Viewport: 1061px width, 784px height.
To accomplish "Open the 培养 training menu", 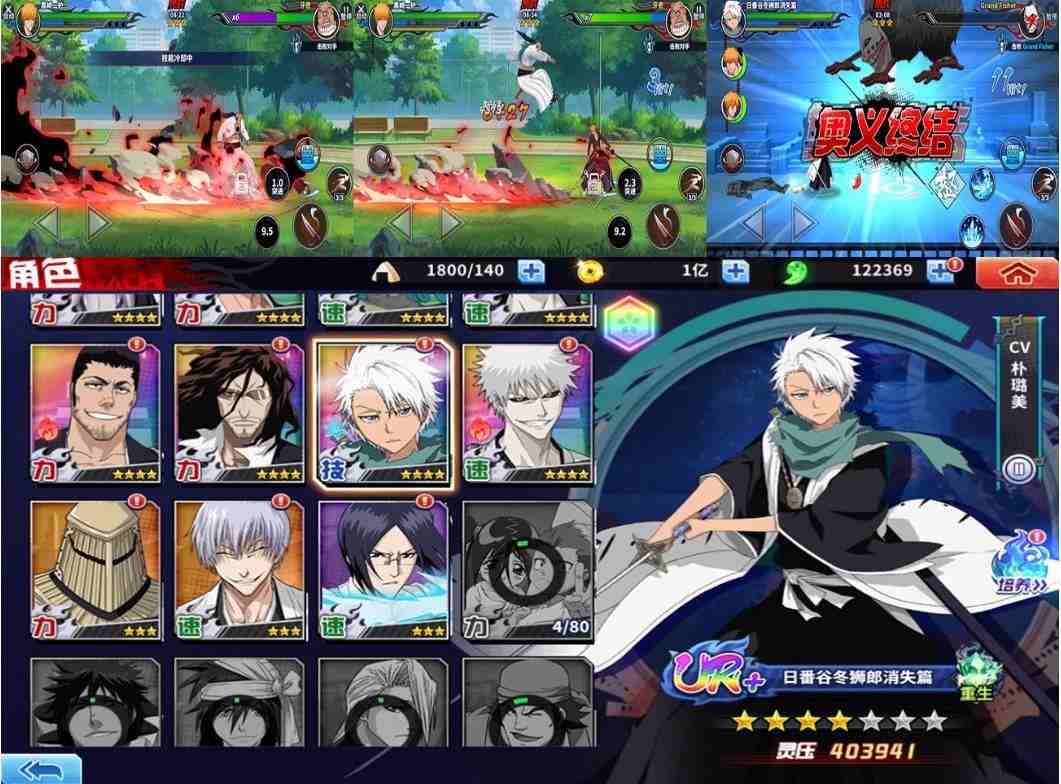I will pos(1018,567).
